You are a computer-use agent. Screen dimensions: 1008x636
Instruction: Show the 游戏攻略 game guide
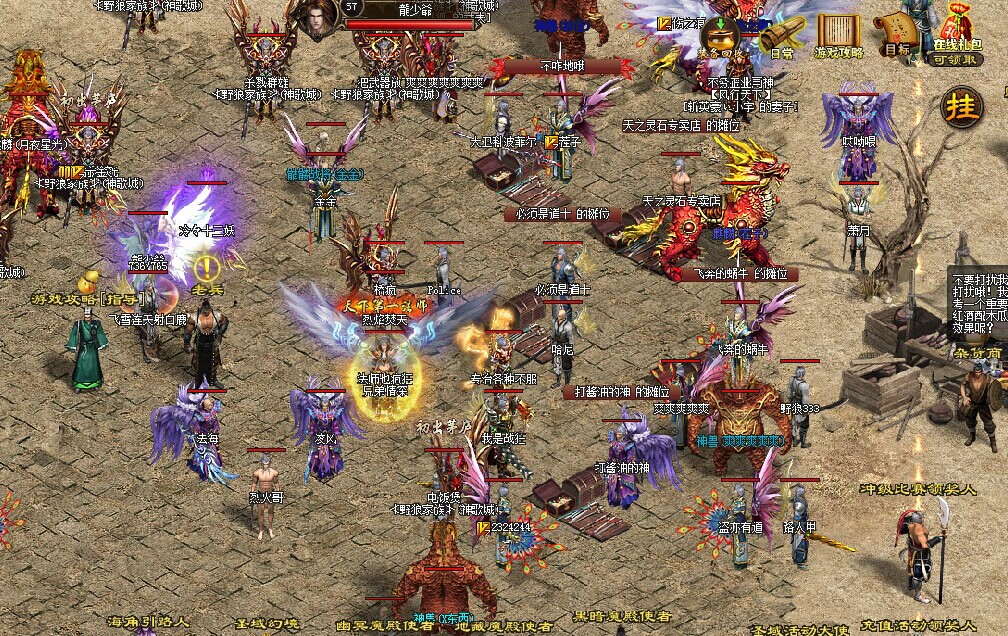[x=838, y=35]
